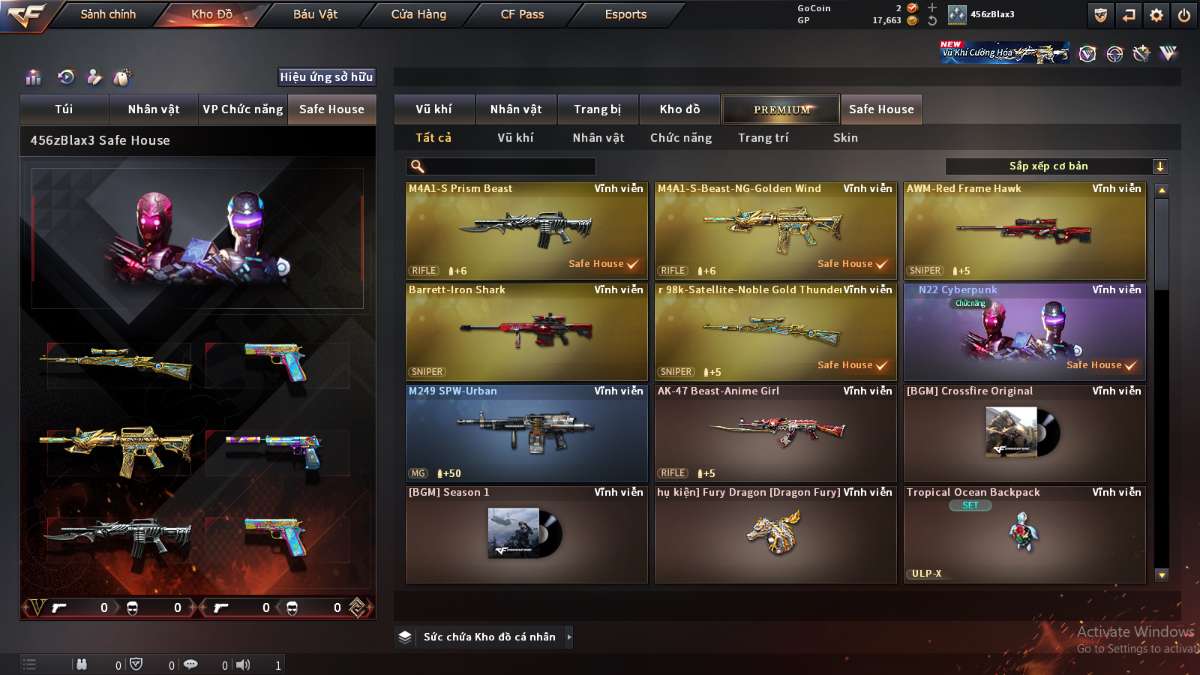Go to the Cửa Hàng shop
The width and height of the screenshot is (1200, 675).
click(x=419, y=15)
